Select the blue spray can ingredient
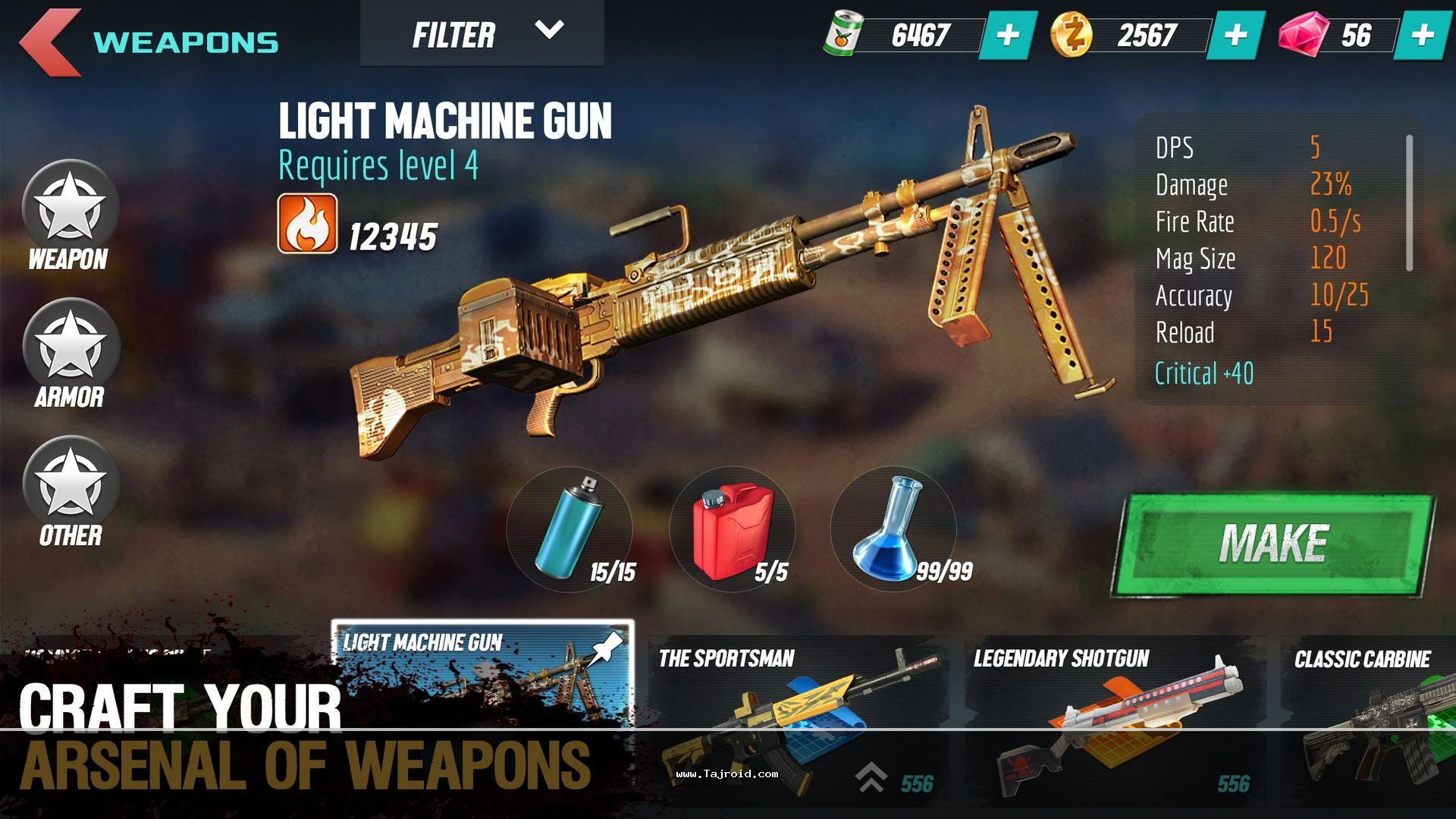 [x=570, y=529]
